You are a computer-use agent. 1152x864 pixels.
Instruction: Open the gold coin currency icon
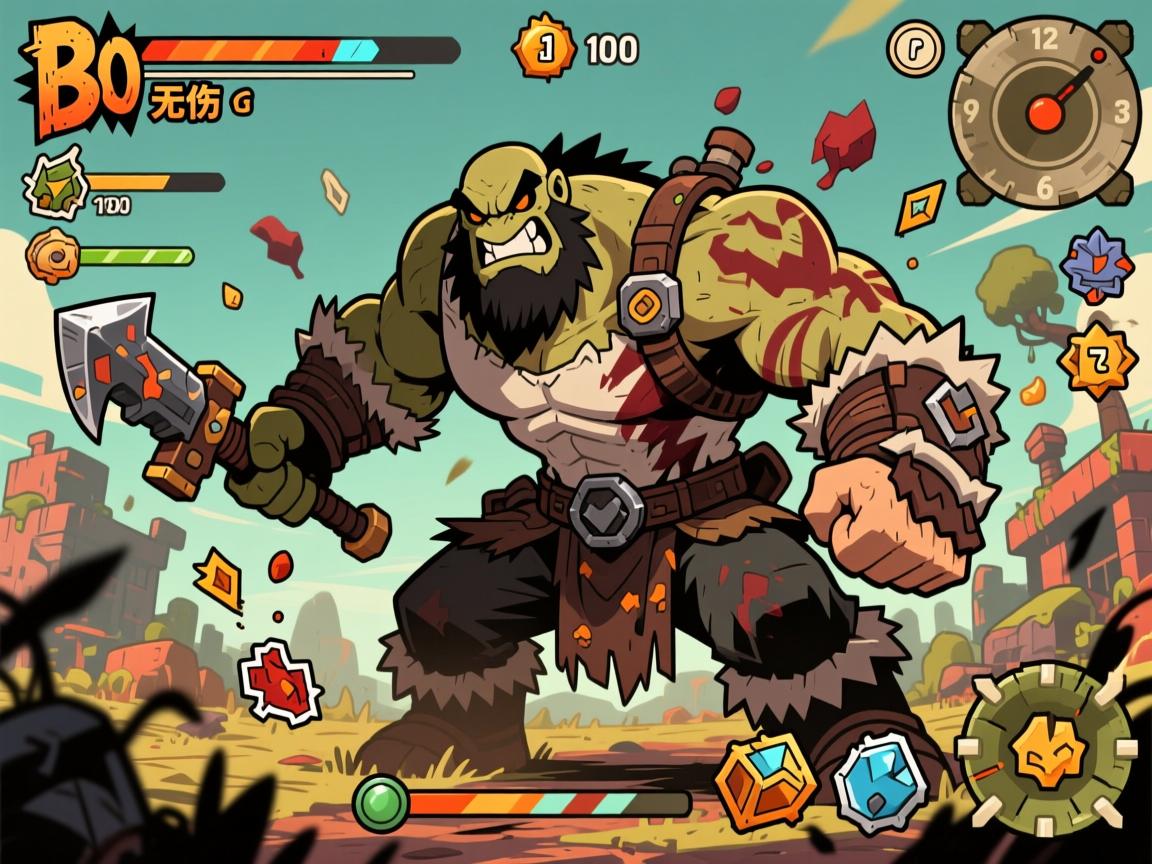pos(545,47)
